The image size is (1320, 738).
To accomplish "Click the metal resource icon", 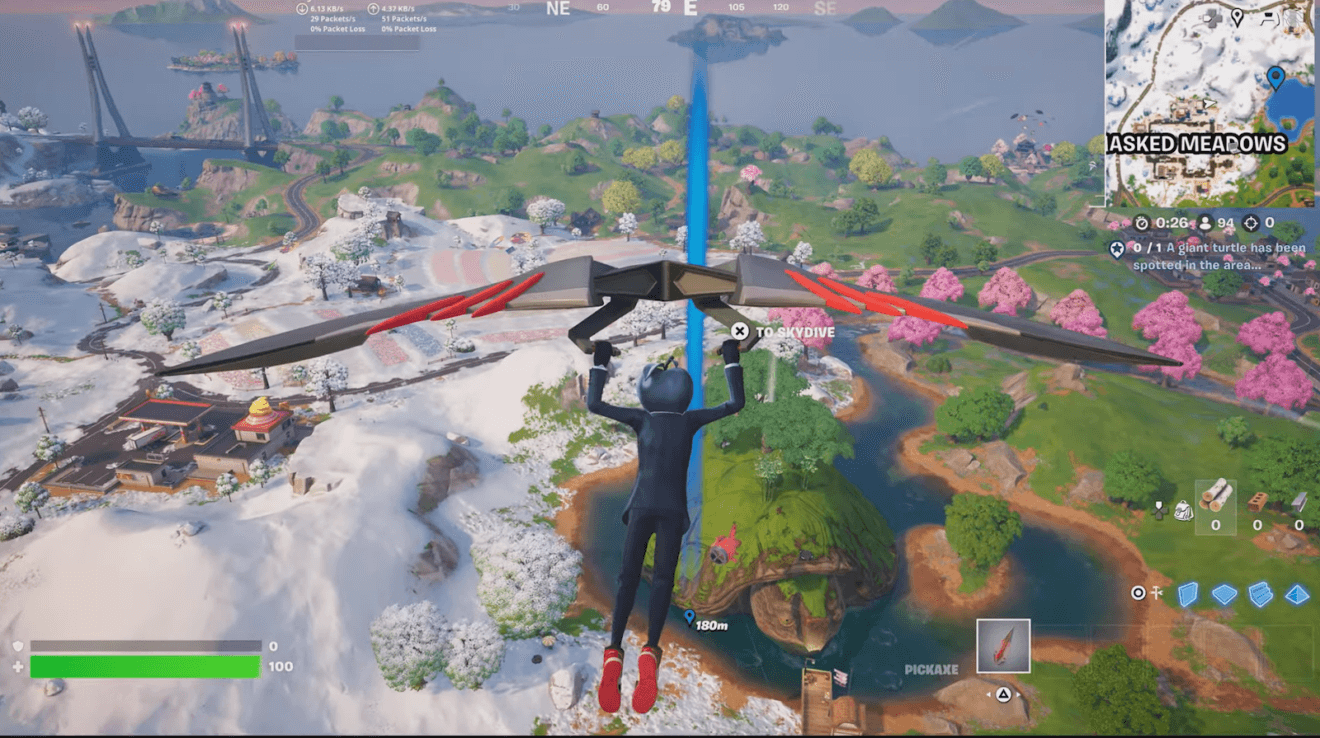I will tap(1299, 500).
